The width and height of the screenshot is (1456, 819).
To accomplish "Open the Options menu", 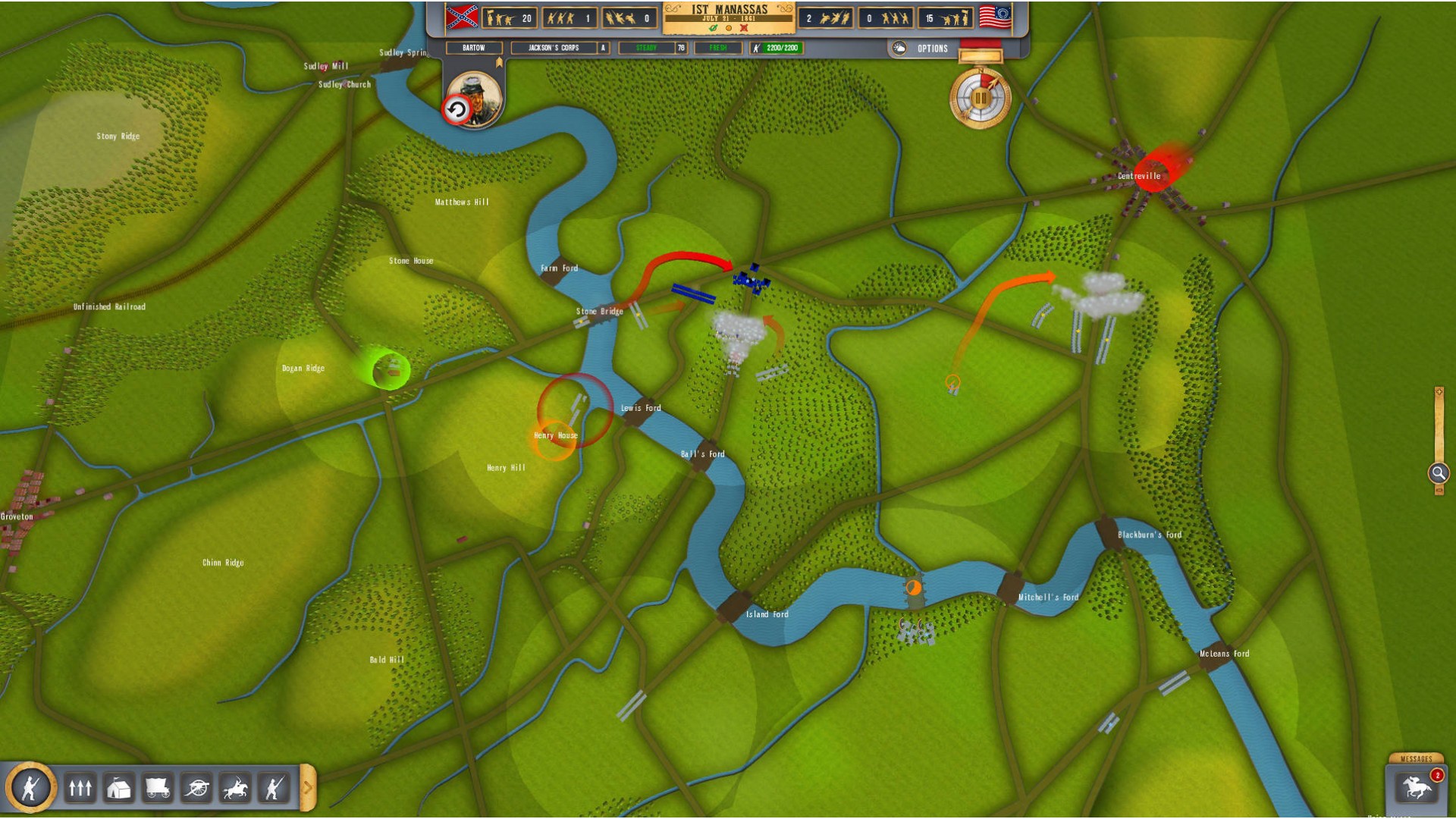I will coord(932,49).
